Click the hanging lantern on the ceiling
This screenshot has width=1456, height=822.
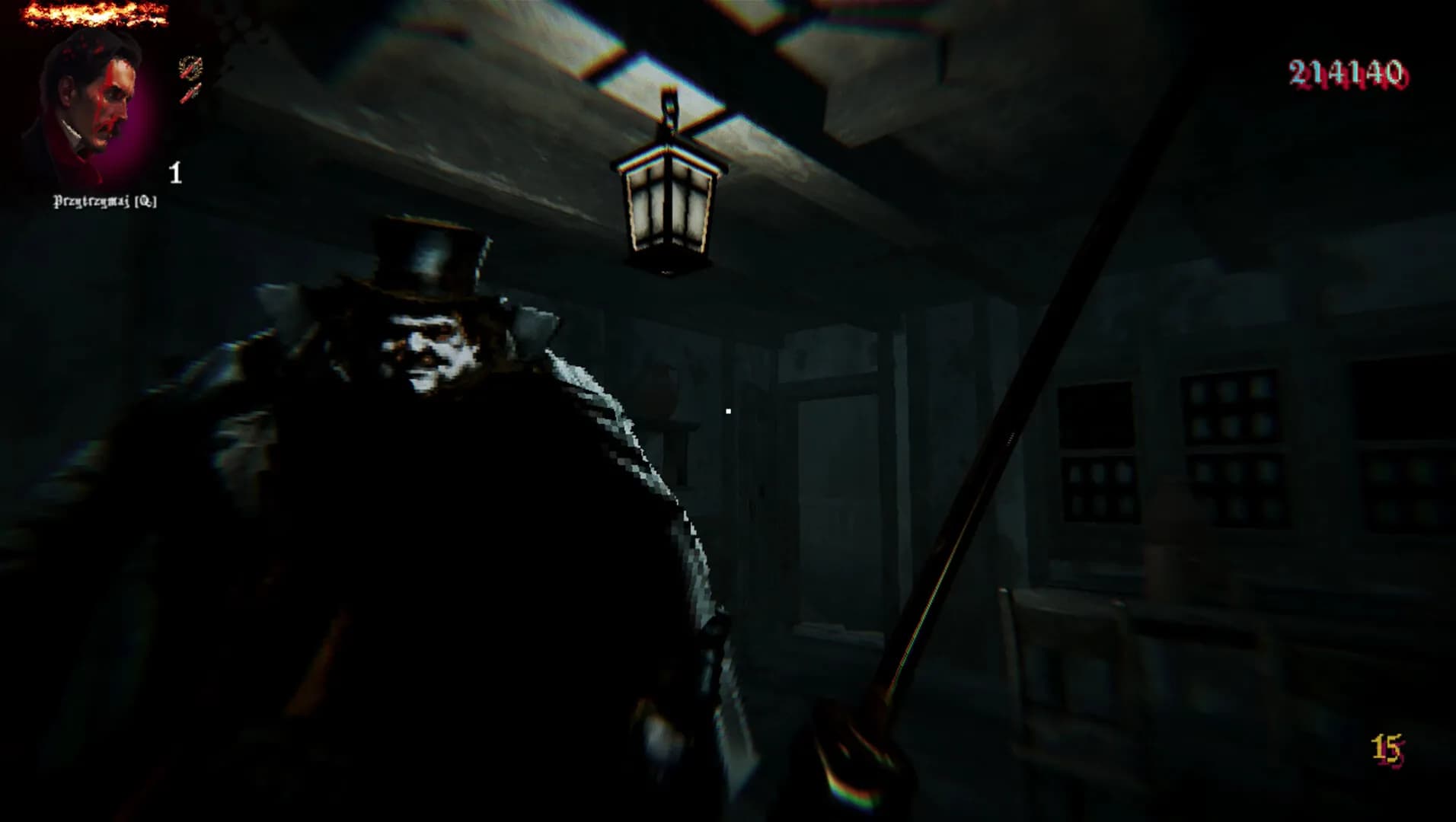(x=669, y=205)
